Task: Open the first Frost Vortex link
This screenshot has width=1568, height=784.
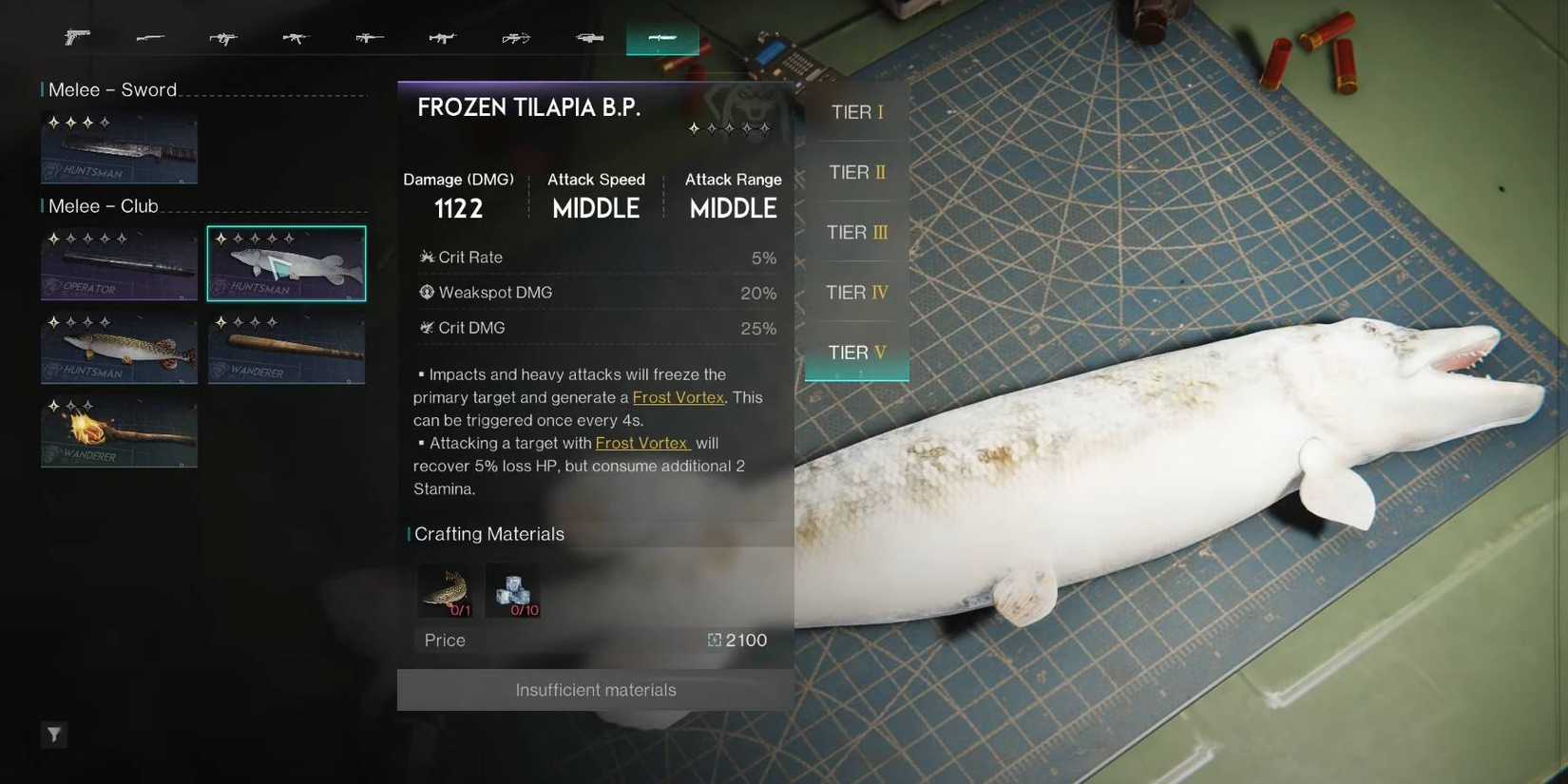Action: pos(678,397)
